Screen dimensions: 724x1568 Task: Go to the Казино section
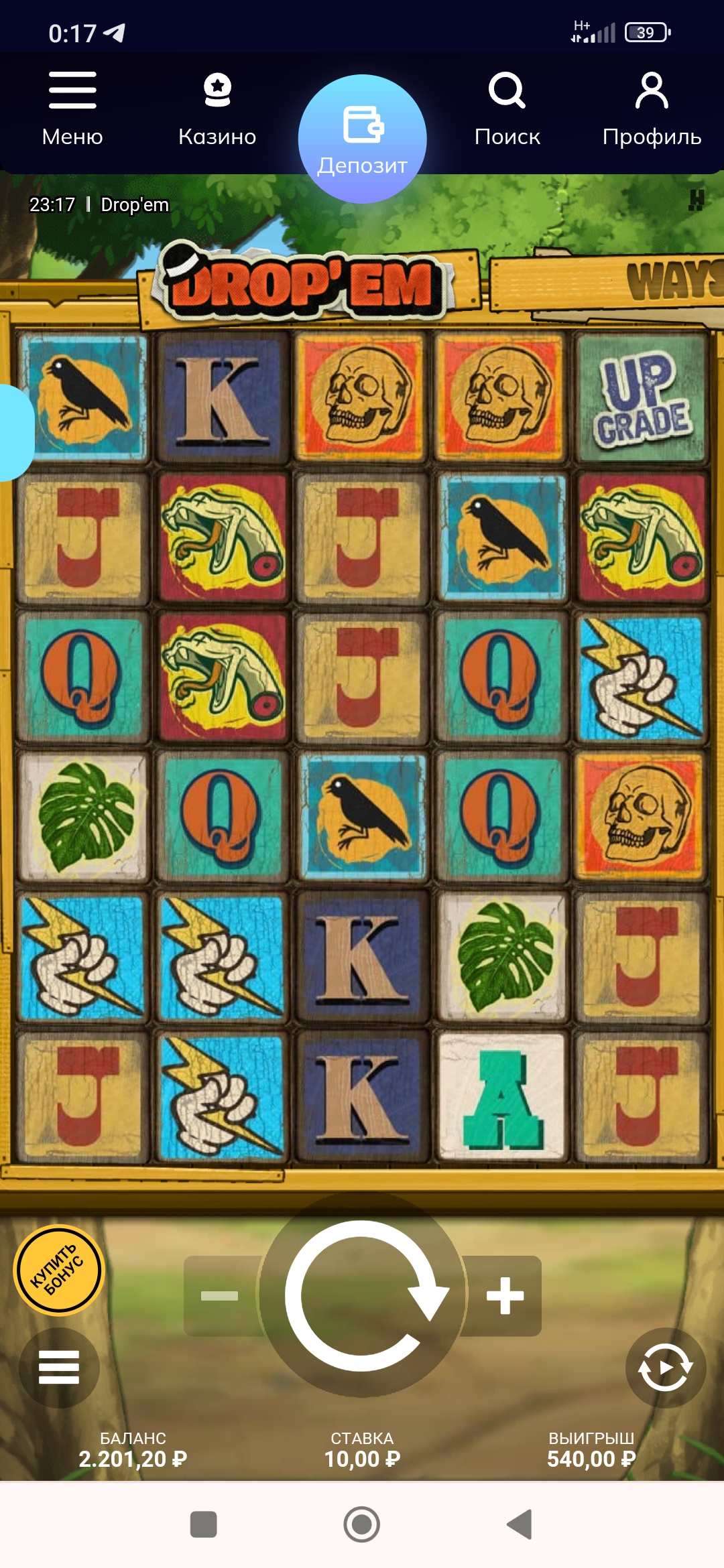pos(217,109)
